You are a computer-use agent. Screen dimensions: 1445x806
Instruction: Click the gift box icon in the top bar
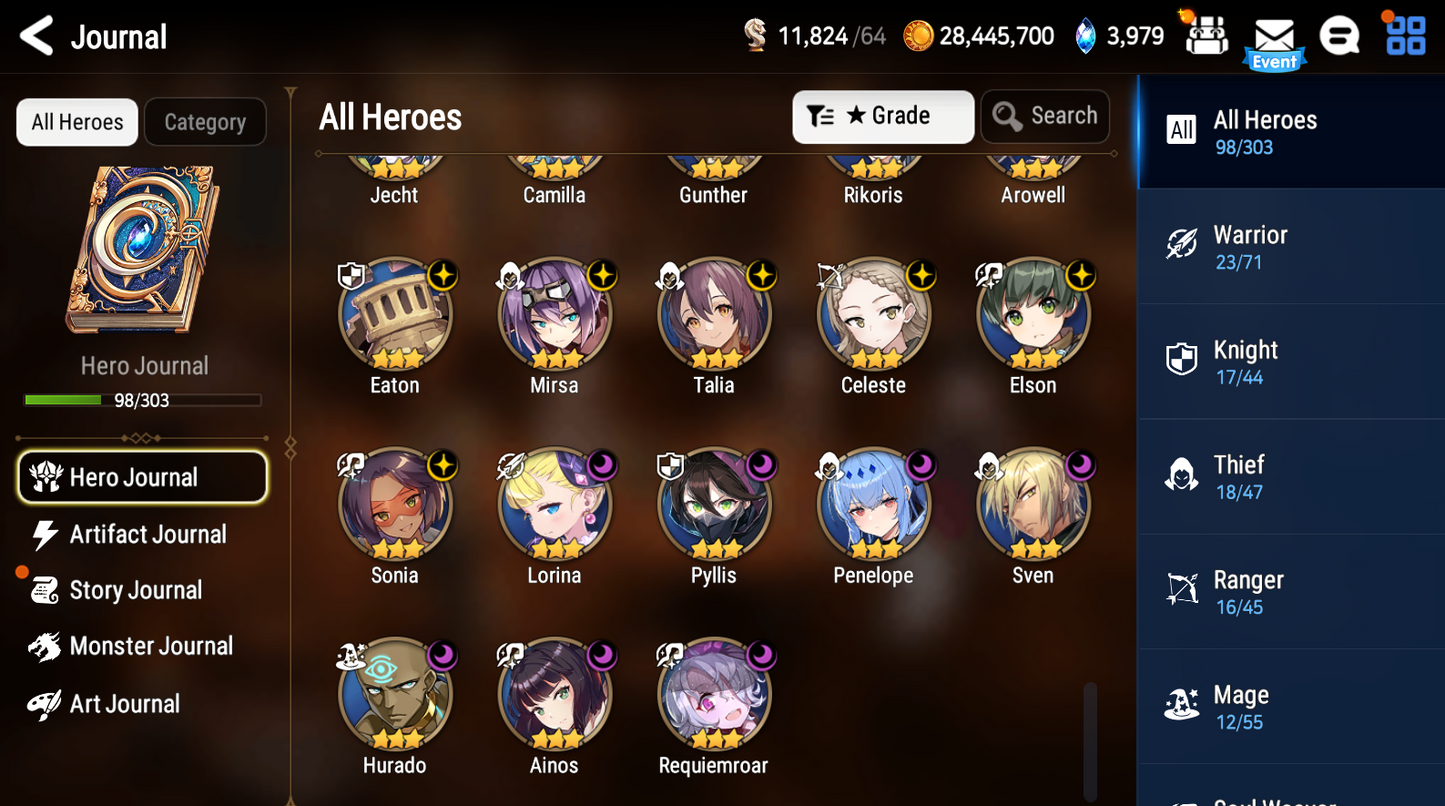click(x=1207, y=35)
